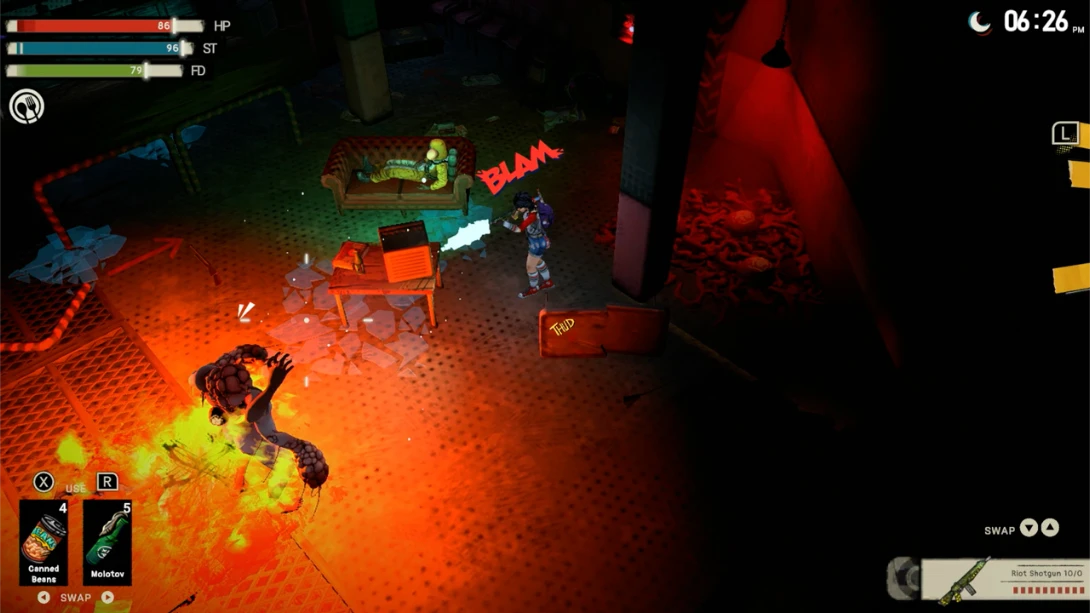Click the fork and plate hunger icon
Image resolution: width=1090 pixels, height=613 pixels.
pos(27,106)
